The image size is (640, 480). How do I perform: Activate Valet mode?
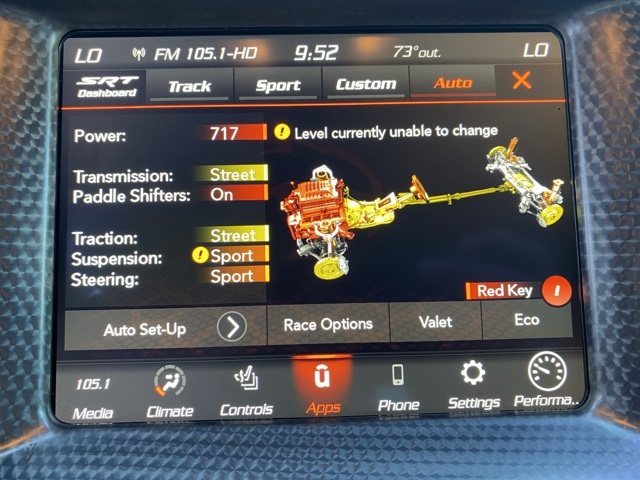click(435, 322)
